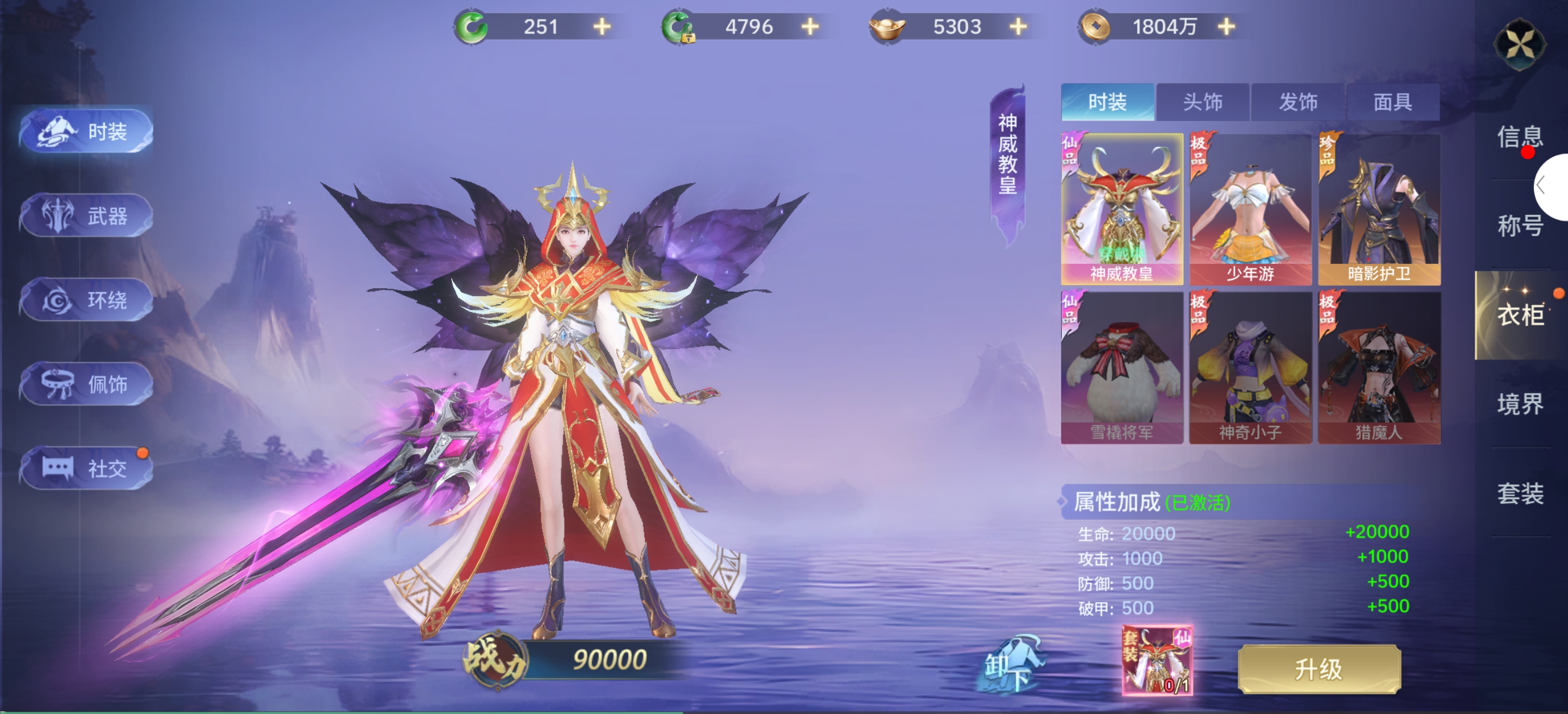Add more gold ingots with plus button
The height and width of the screenshot is (714, 1568).
(x=1018, y=27)
